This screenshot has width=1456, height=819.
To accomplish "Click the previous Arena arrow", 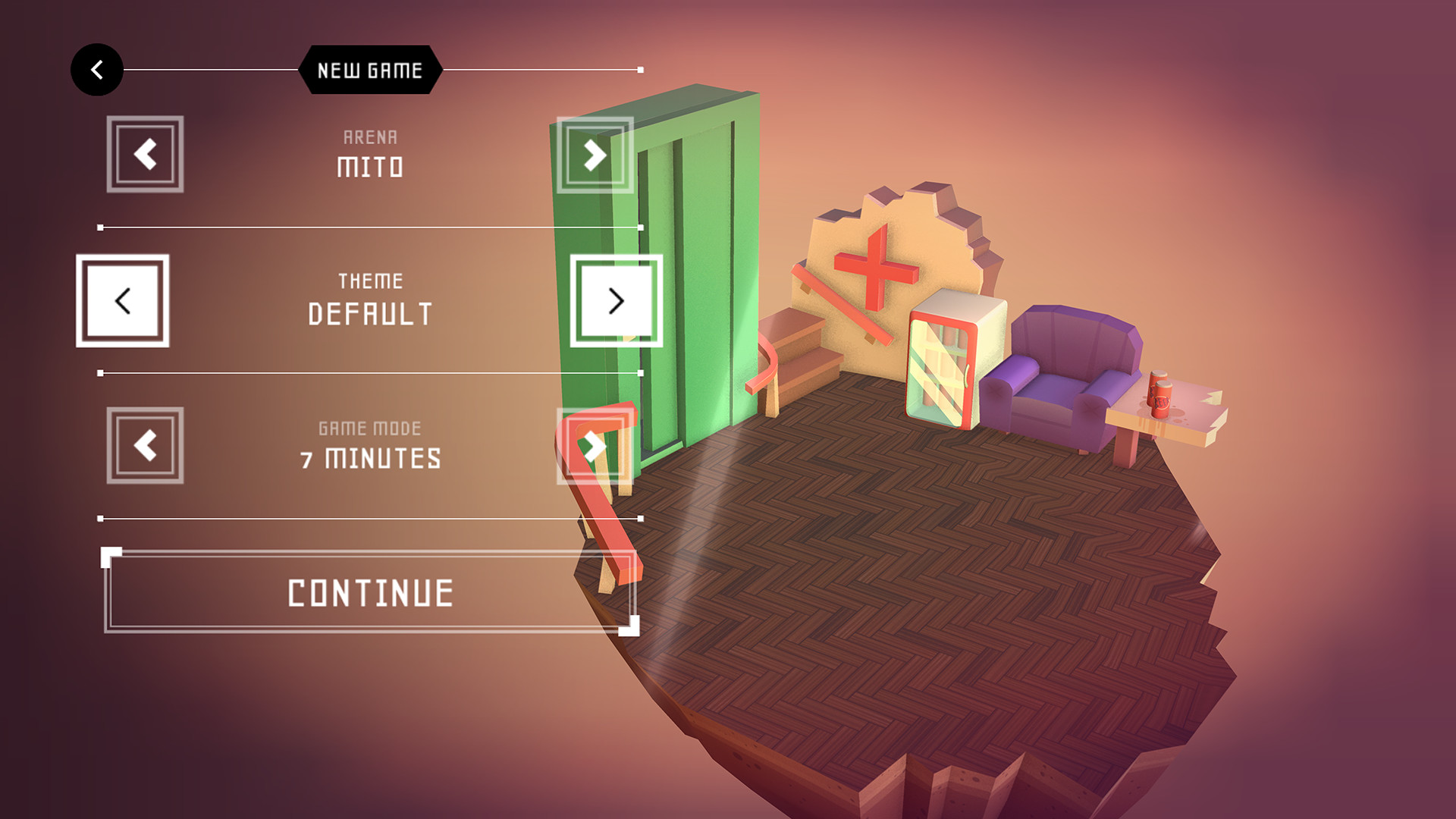I will pos(144,154).
